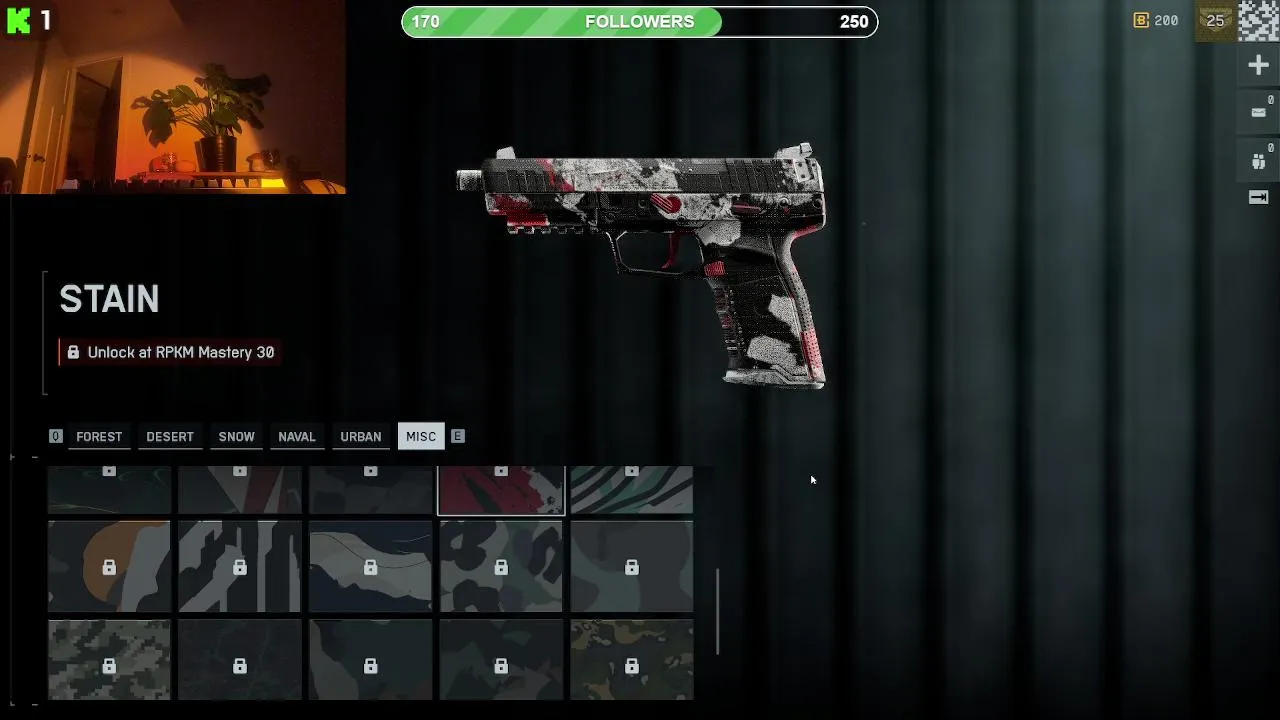
Task: Choose the pixelated digital grey camo
Action: [x=109, y=660]
